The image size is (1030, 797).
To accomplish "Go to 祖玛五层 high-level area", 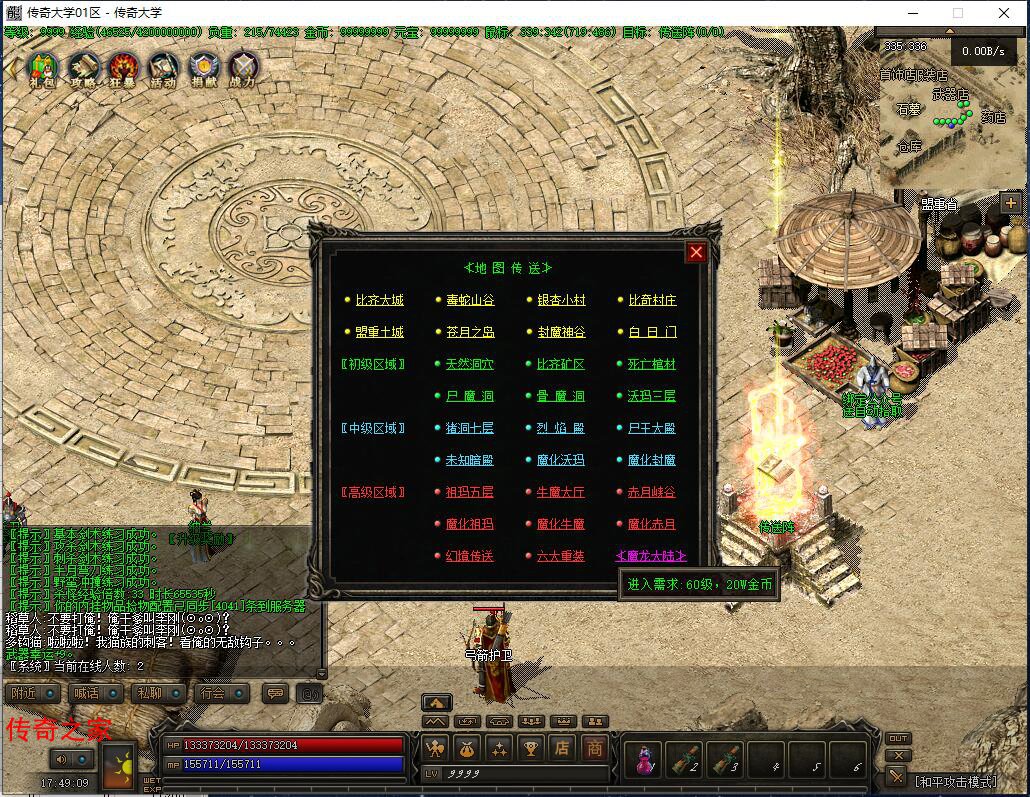I will point(470,492).
